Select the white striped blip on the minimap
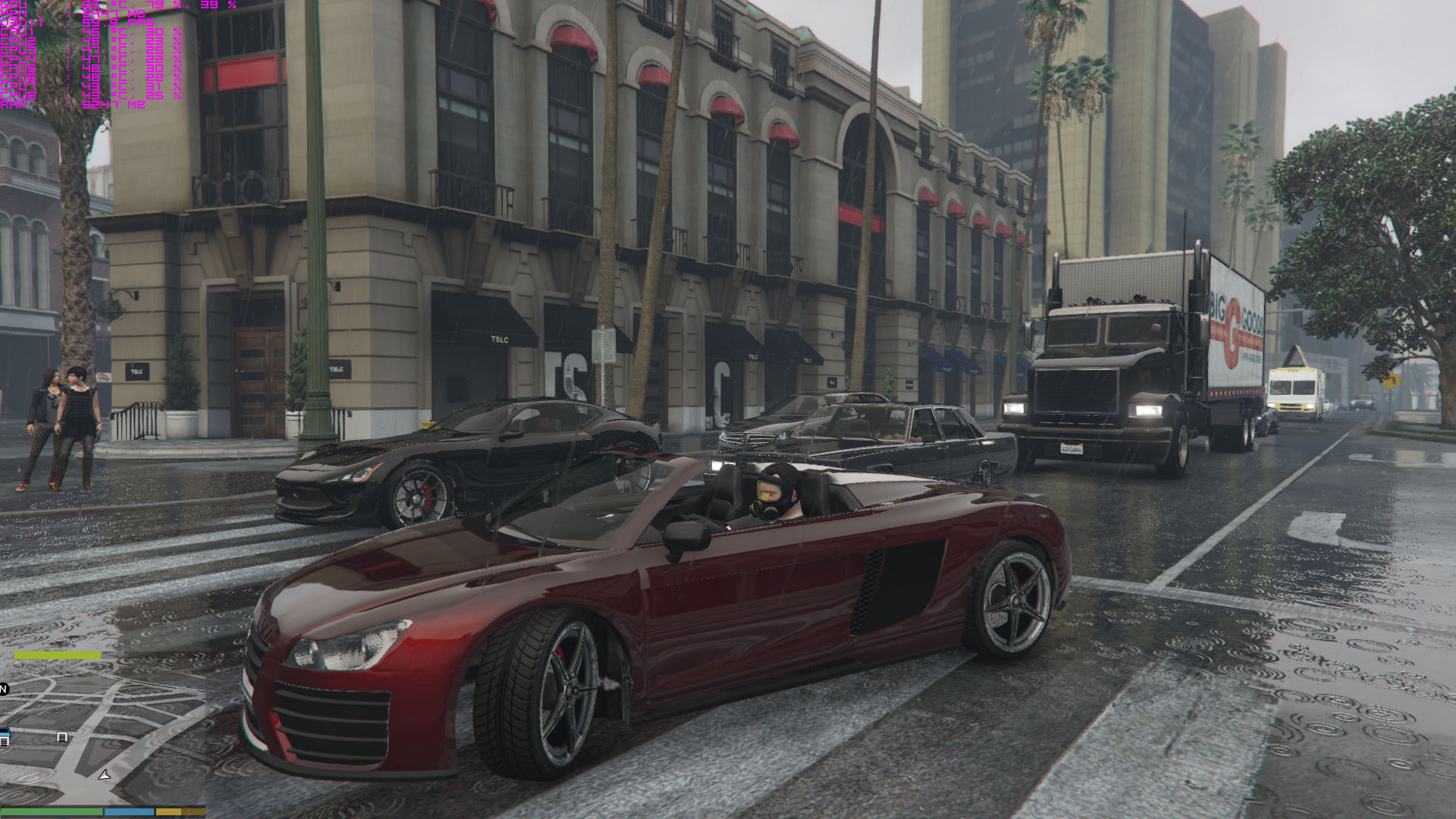 tap(62, 737)
